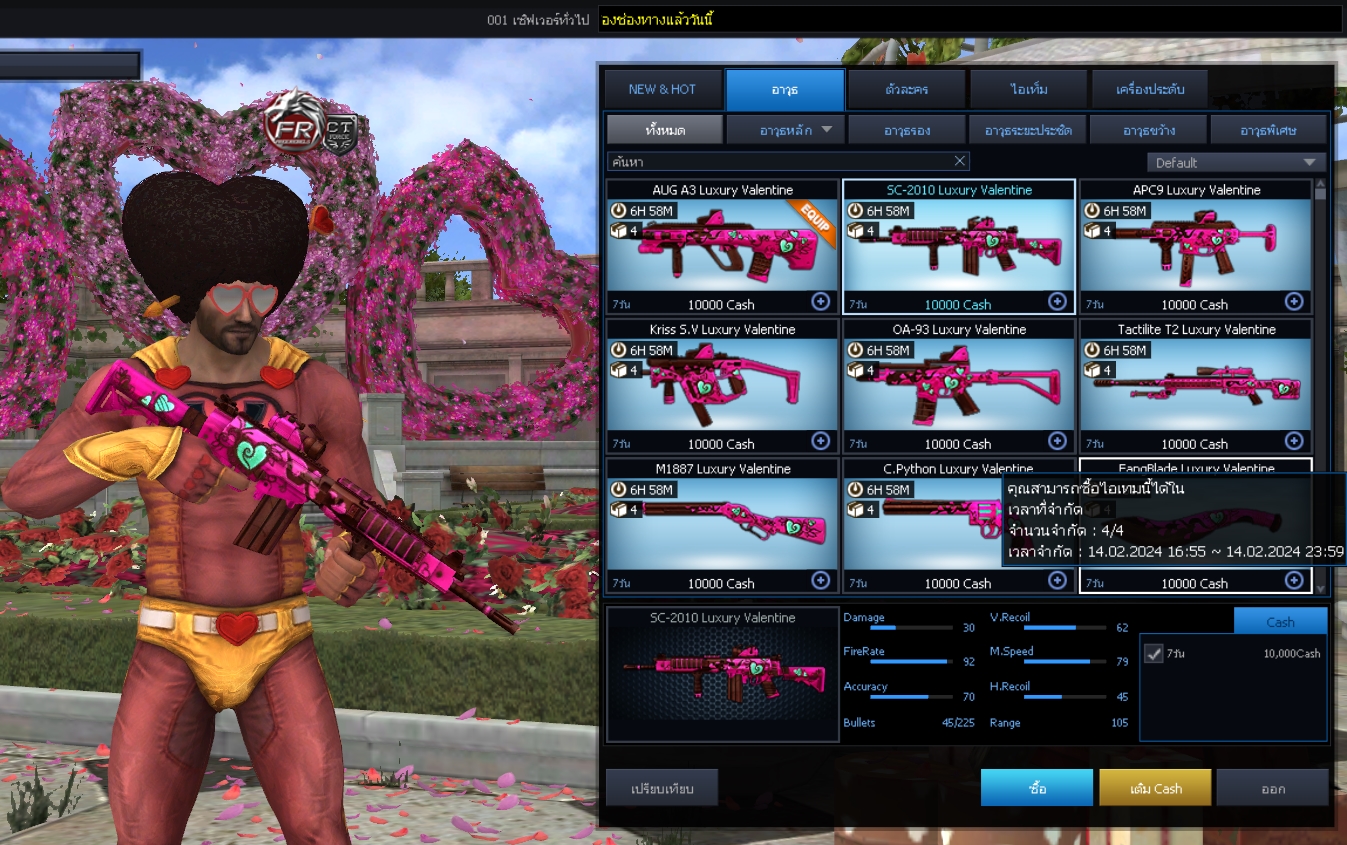Click the plus icon on M1887 Luxury Valentine
Viewport: 1347px width, 845px height.
pyautogui.click(x=820, y=580)
